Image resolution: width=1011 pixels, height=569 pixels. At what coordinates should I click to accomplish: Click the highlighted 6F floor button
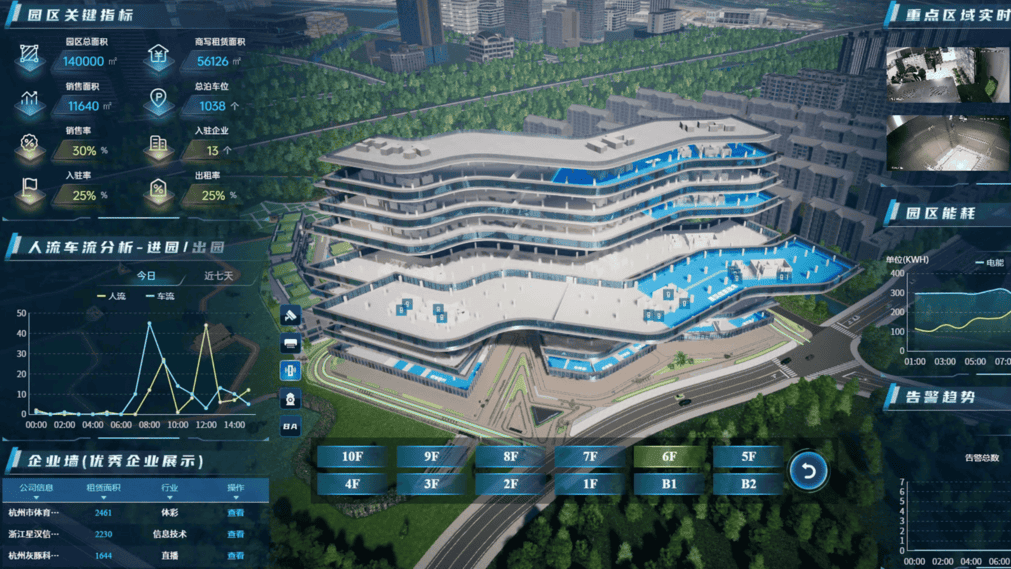(x=669, y=457)
